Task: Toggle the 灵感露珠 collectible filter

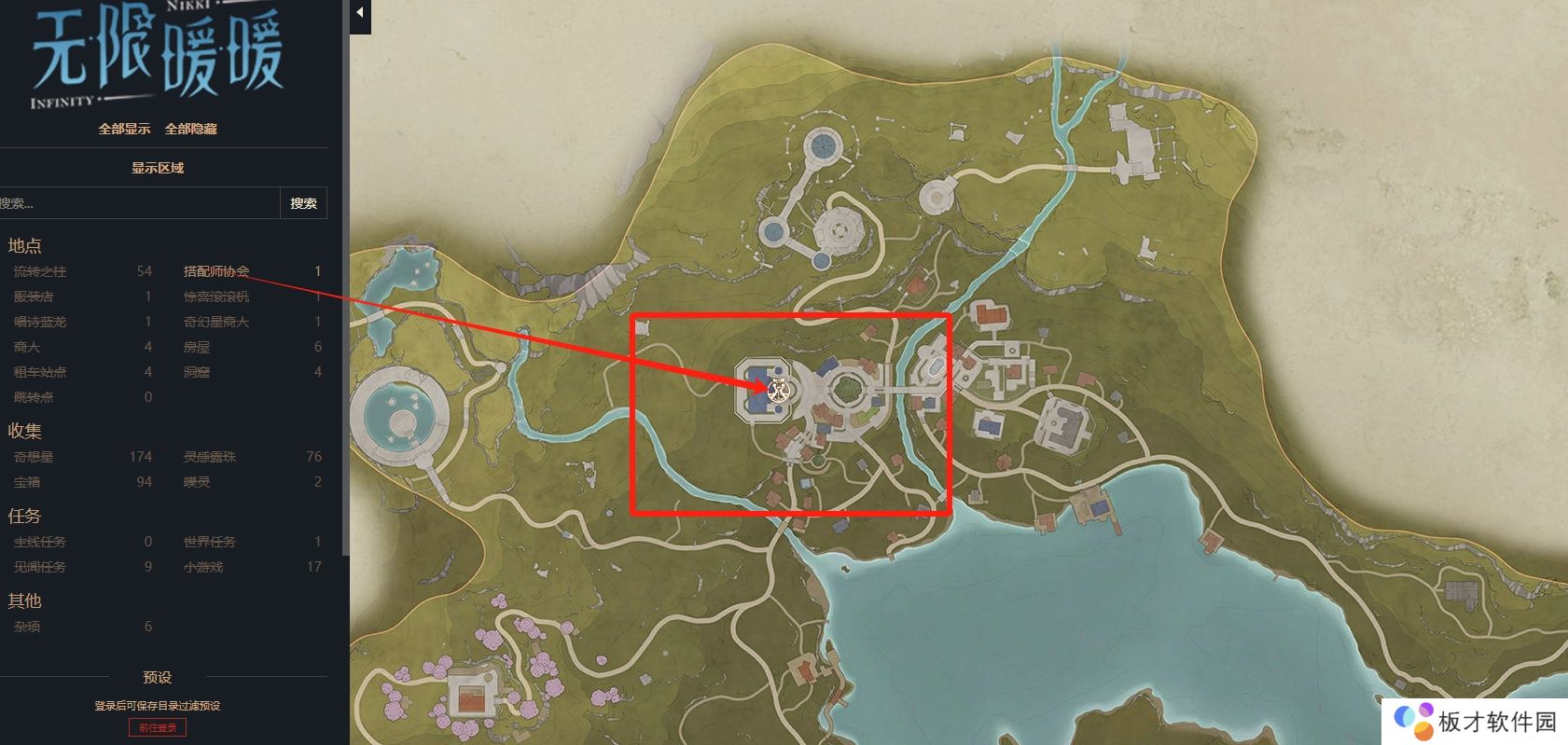Action: pos(210,457)
